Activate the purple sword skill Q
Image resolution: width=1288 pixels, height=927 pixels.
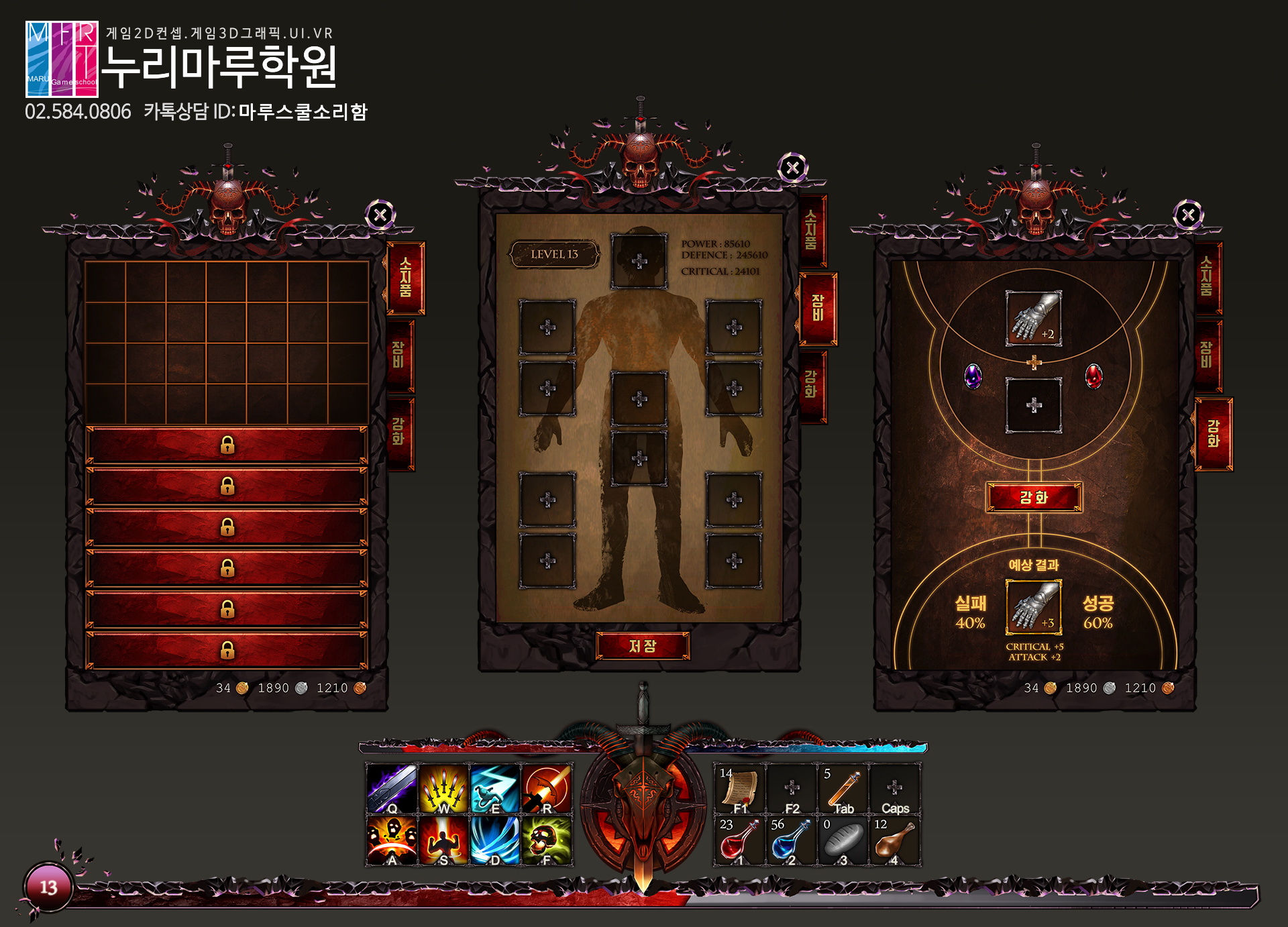point(392,789)
